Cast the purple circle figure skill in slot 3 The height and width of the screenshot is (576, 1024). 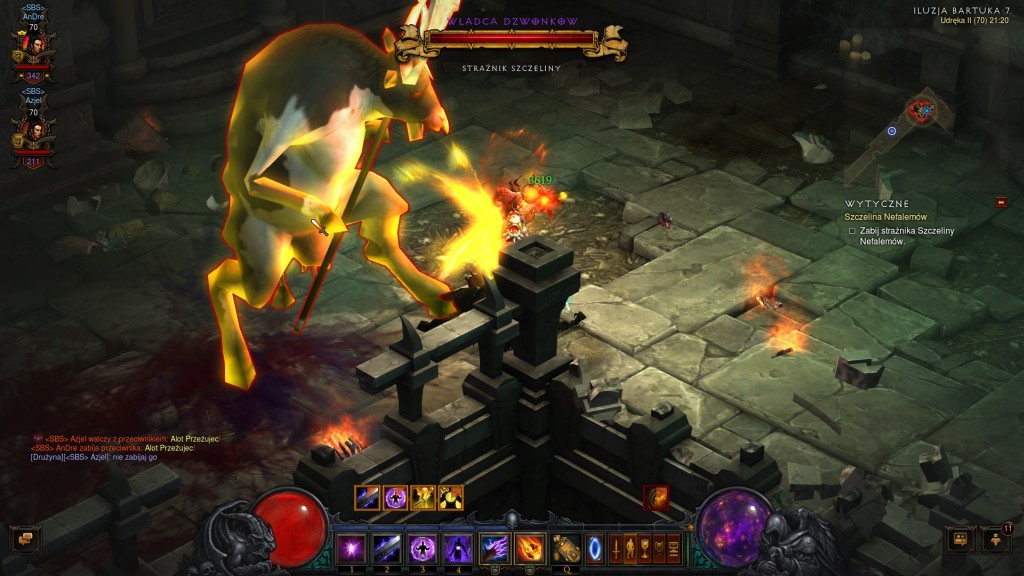[x=422, y=547]
